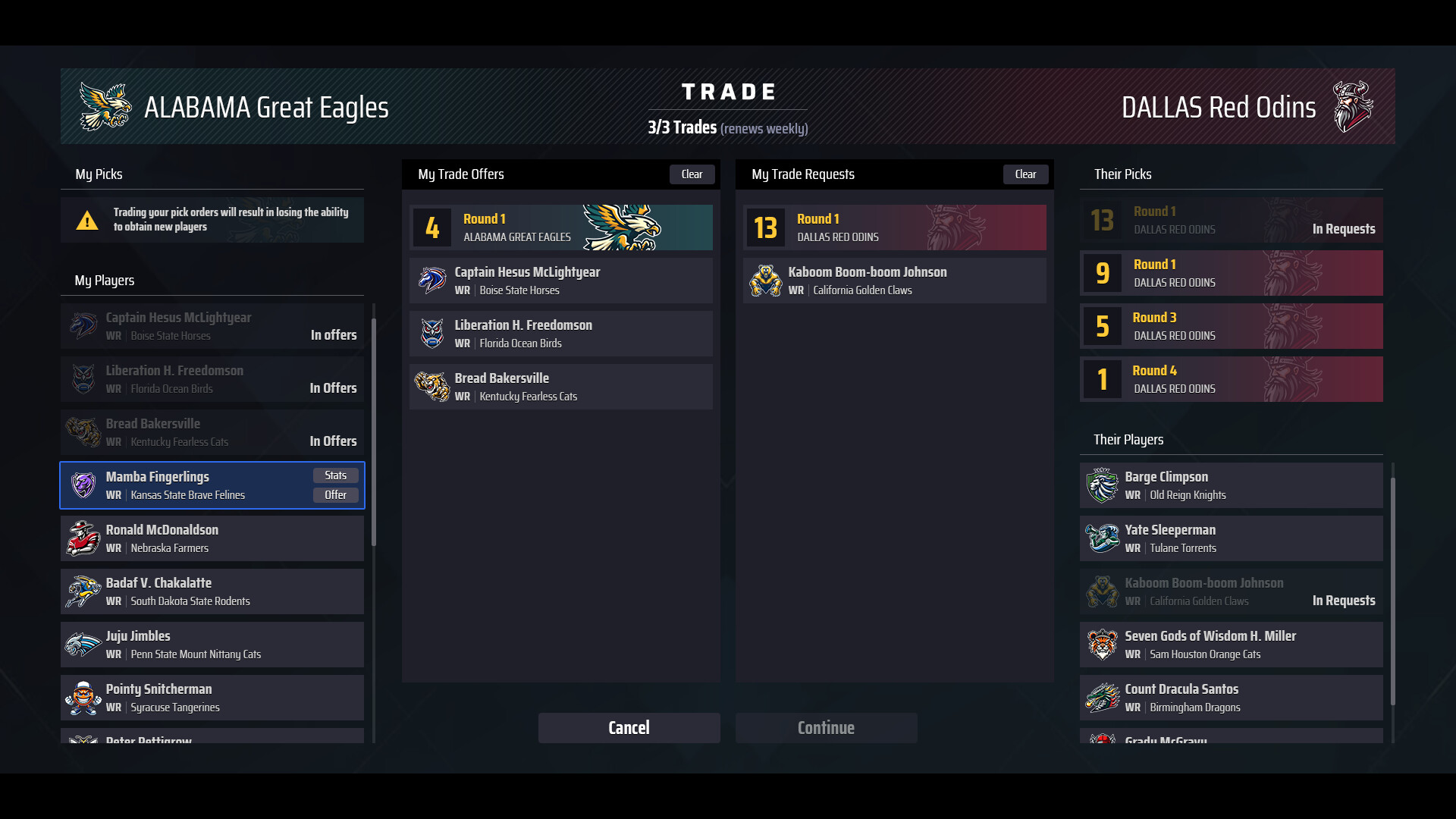The width and height of the screenshot is (1456, 819).
Task: Clear the My Trade Requests list
Action: click(x=1025, y=174)
